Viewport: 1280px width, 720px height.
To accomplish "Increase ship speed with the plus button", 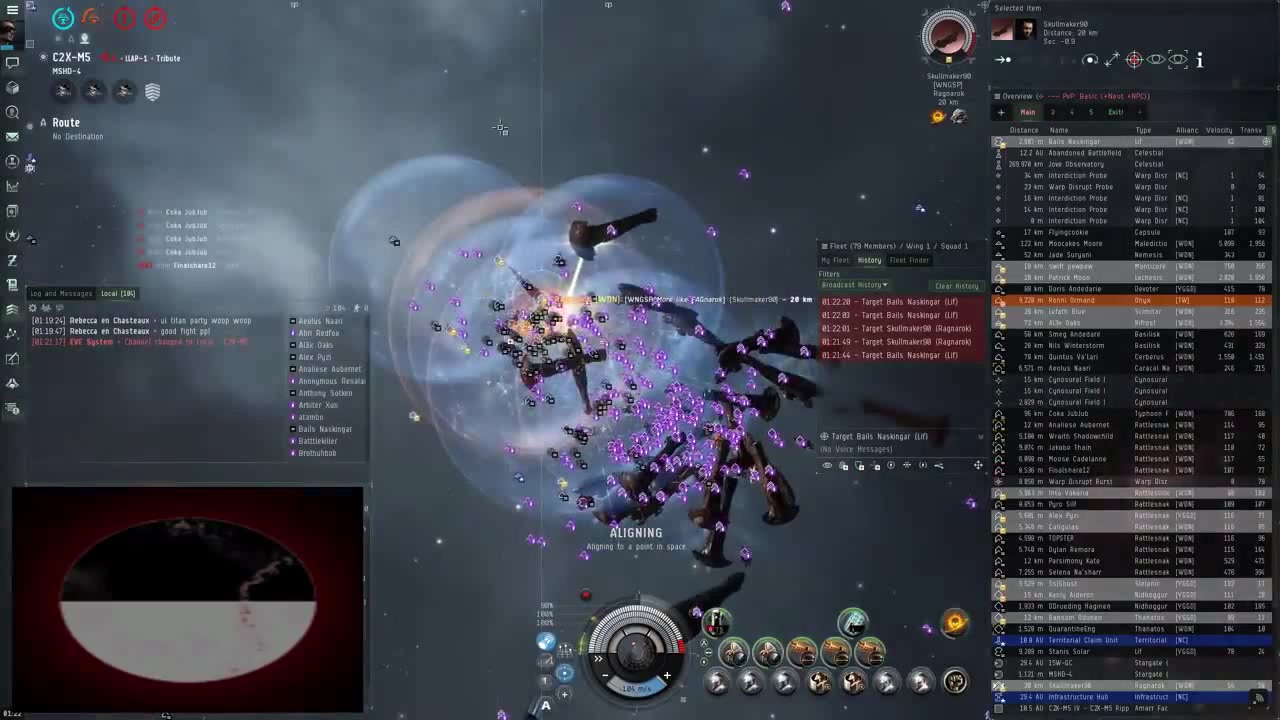I will click(x=667, y=676).
